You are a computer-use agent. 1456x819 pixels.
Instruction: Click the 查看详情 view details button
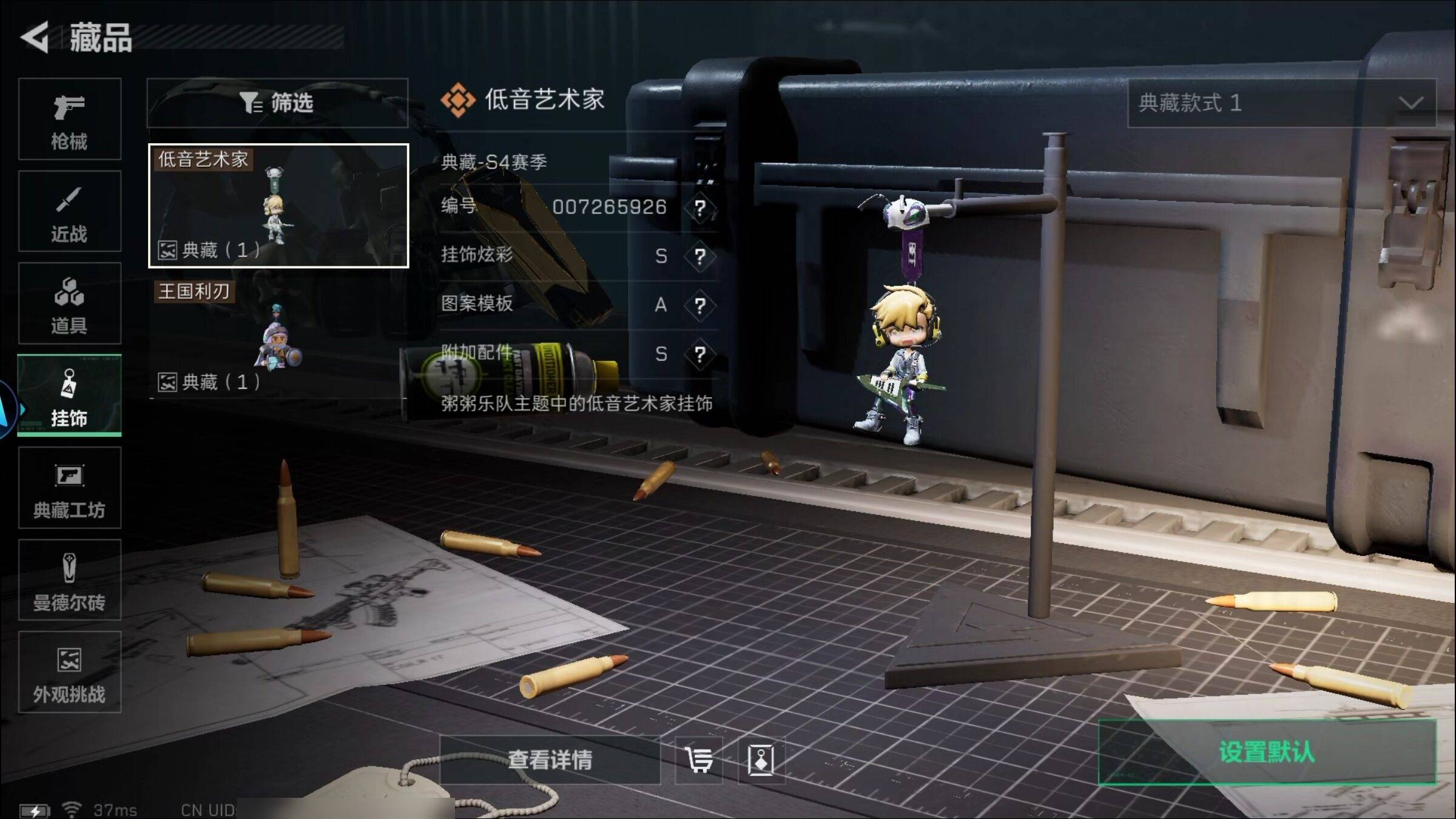click(x=550, y=760)
